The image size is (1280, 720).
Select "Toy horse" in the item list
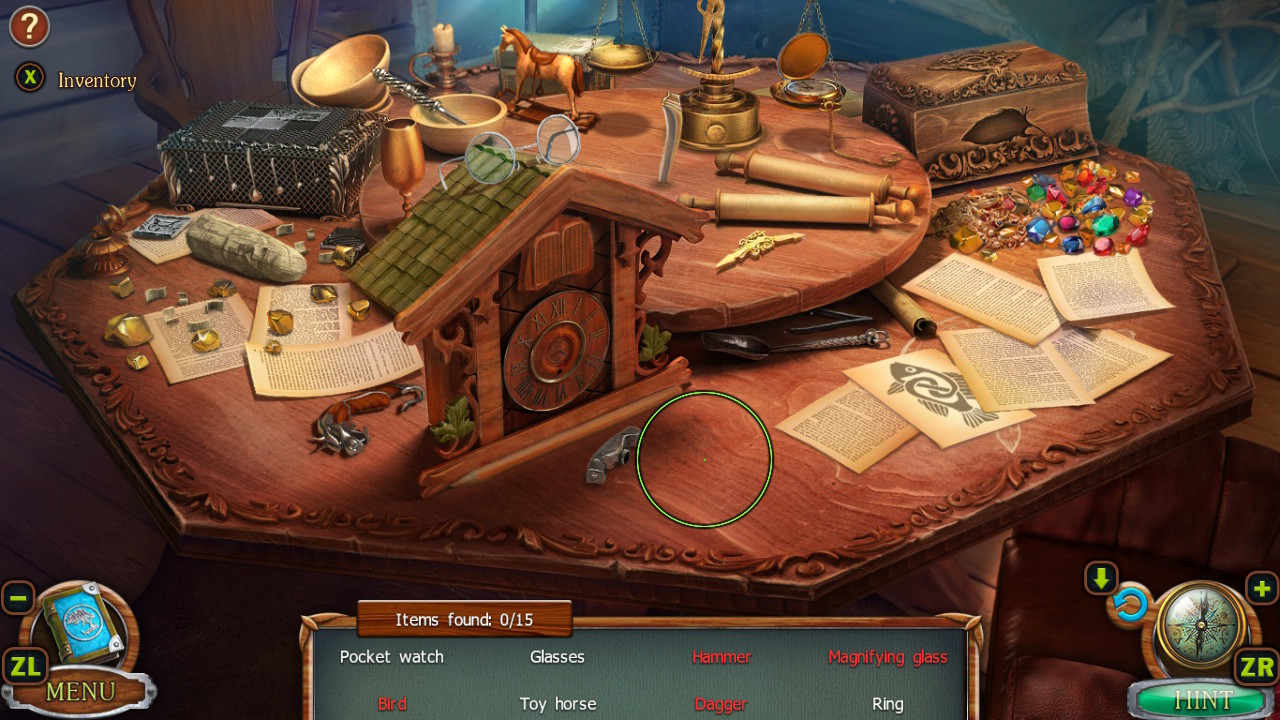tap(557, 704)
